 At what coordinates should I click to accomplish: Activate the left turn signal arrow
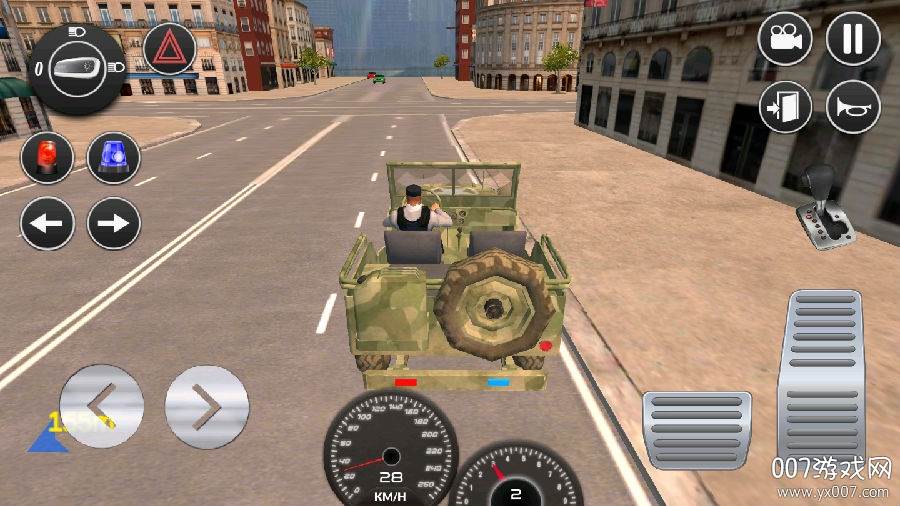coord(47,223)
